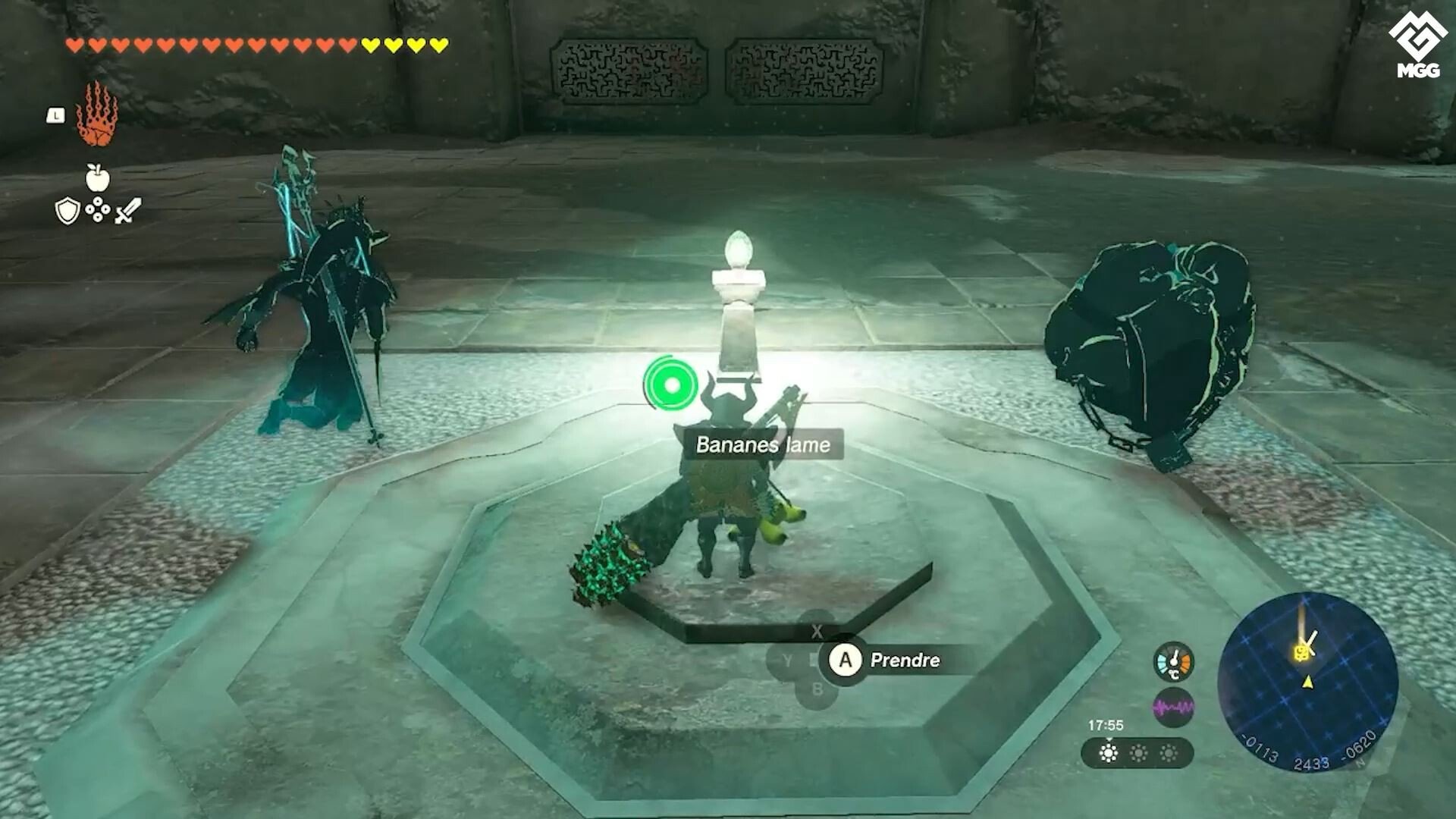Click the L button prompt badge

[x=55, y=114]
